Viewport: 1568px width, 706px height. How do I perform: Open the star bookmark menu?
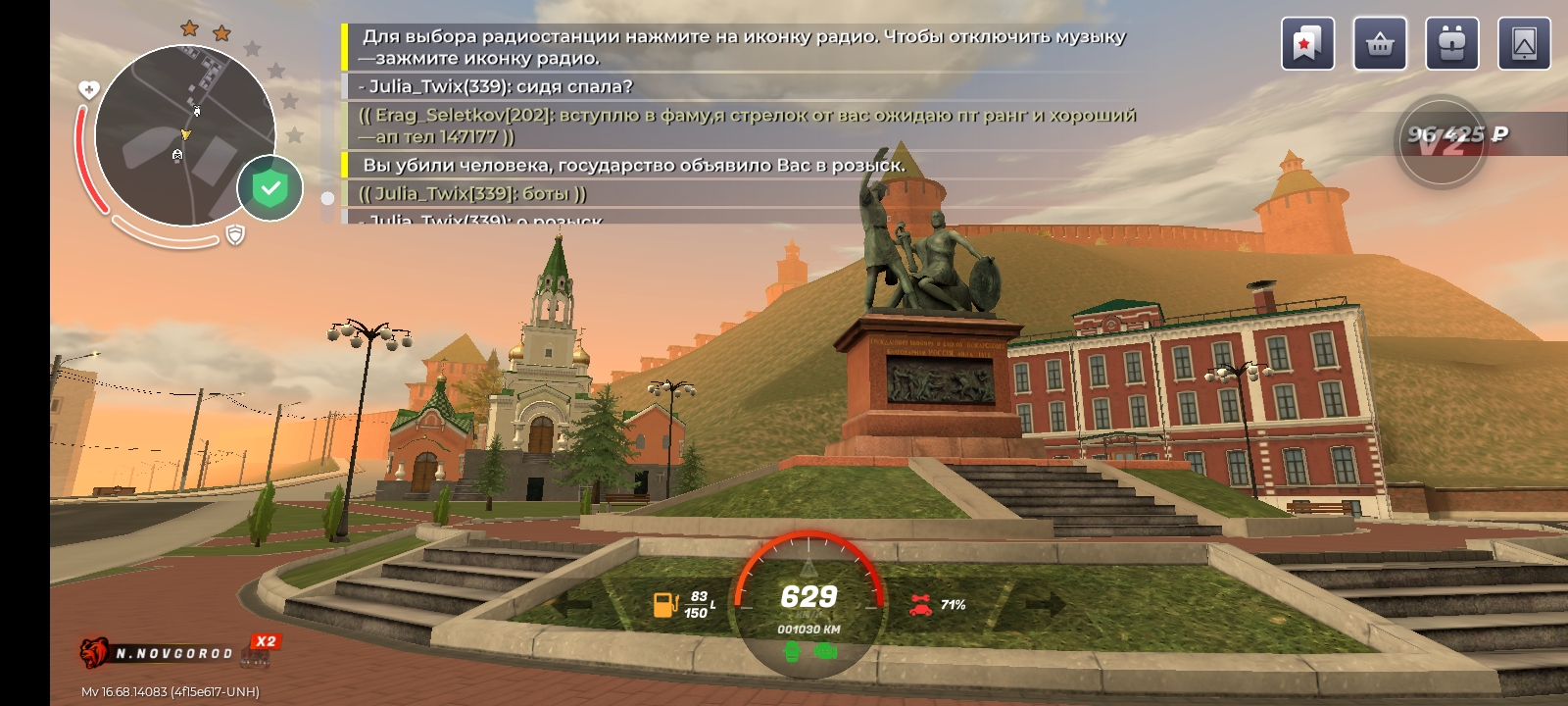click(1307, 44)
